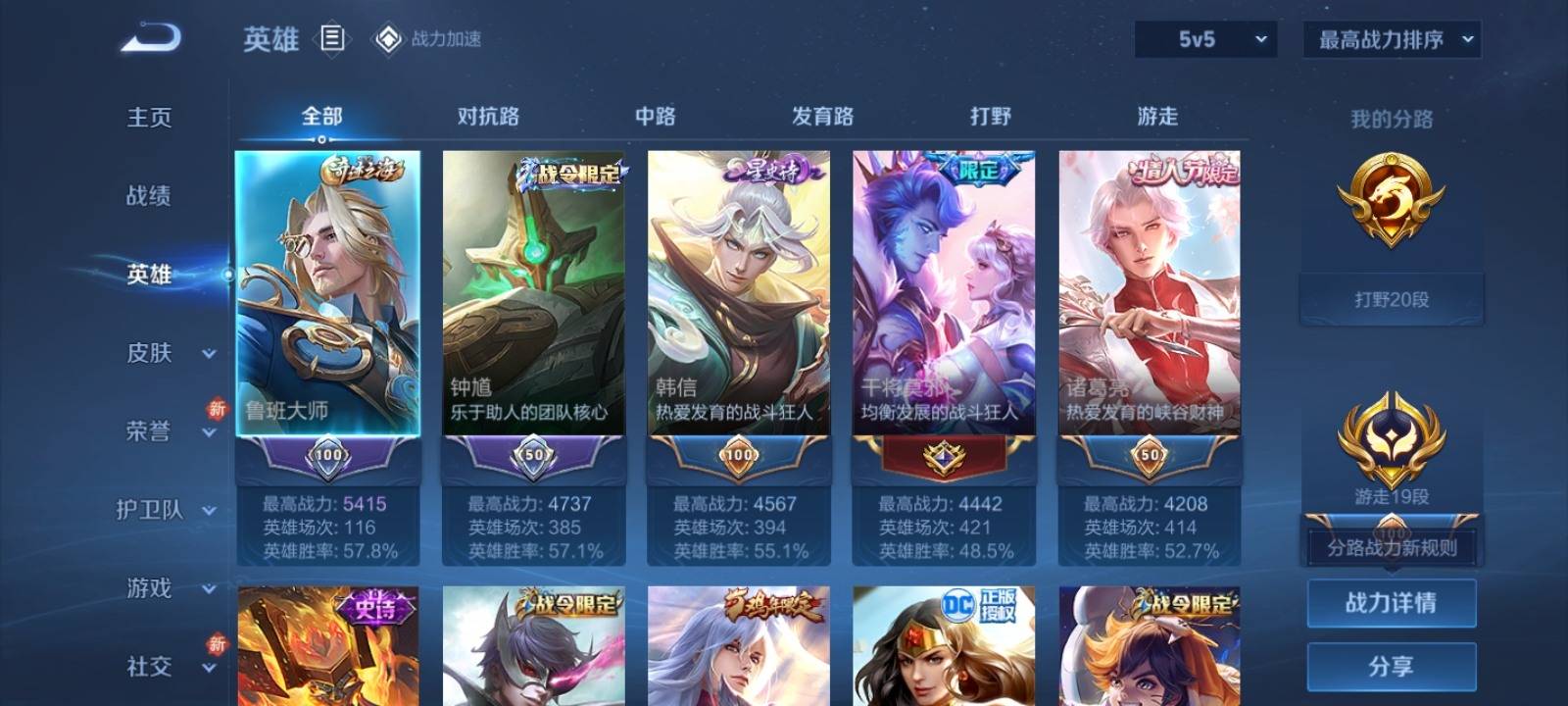Open the 主页 sidebar entry

pos(149,118)
